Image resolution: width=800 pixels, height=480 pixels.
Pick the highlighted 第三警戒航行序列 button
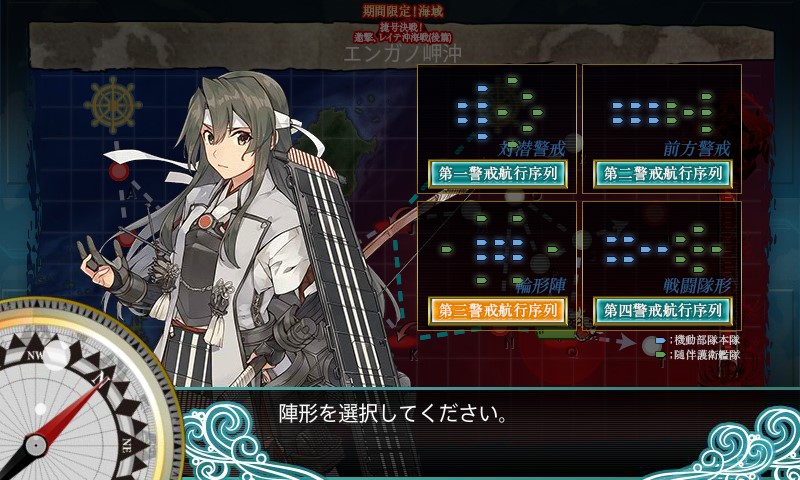click(497, 310)
